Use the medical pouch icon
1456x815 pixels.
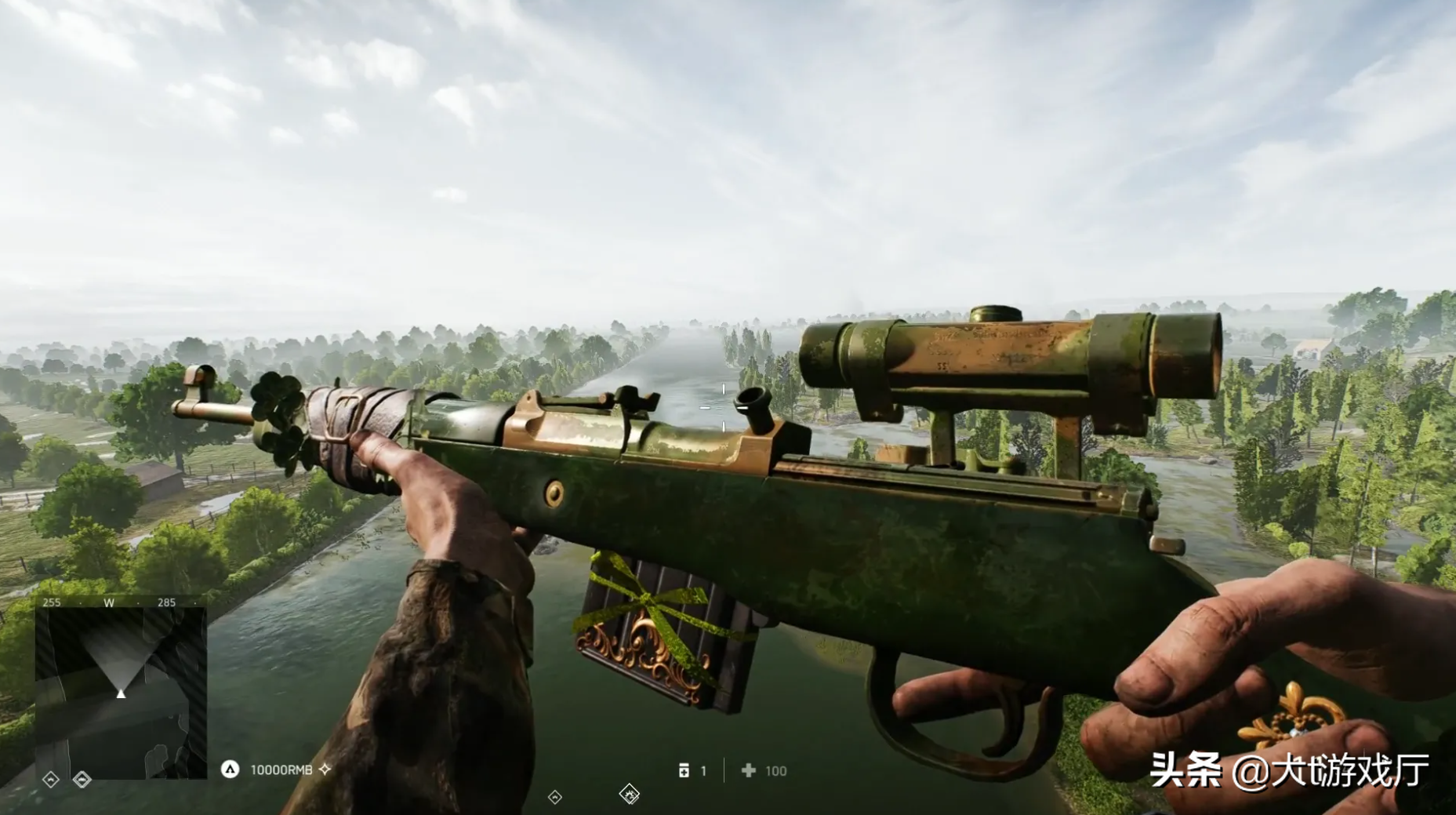(x=684, y=771)
